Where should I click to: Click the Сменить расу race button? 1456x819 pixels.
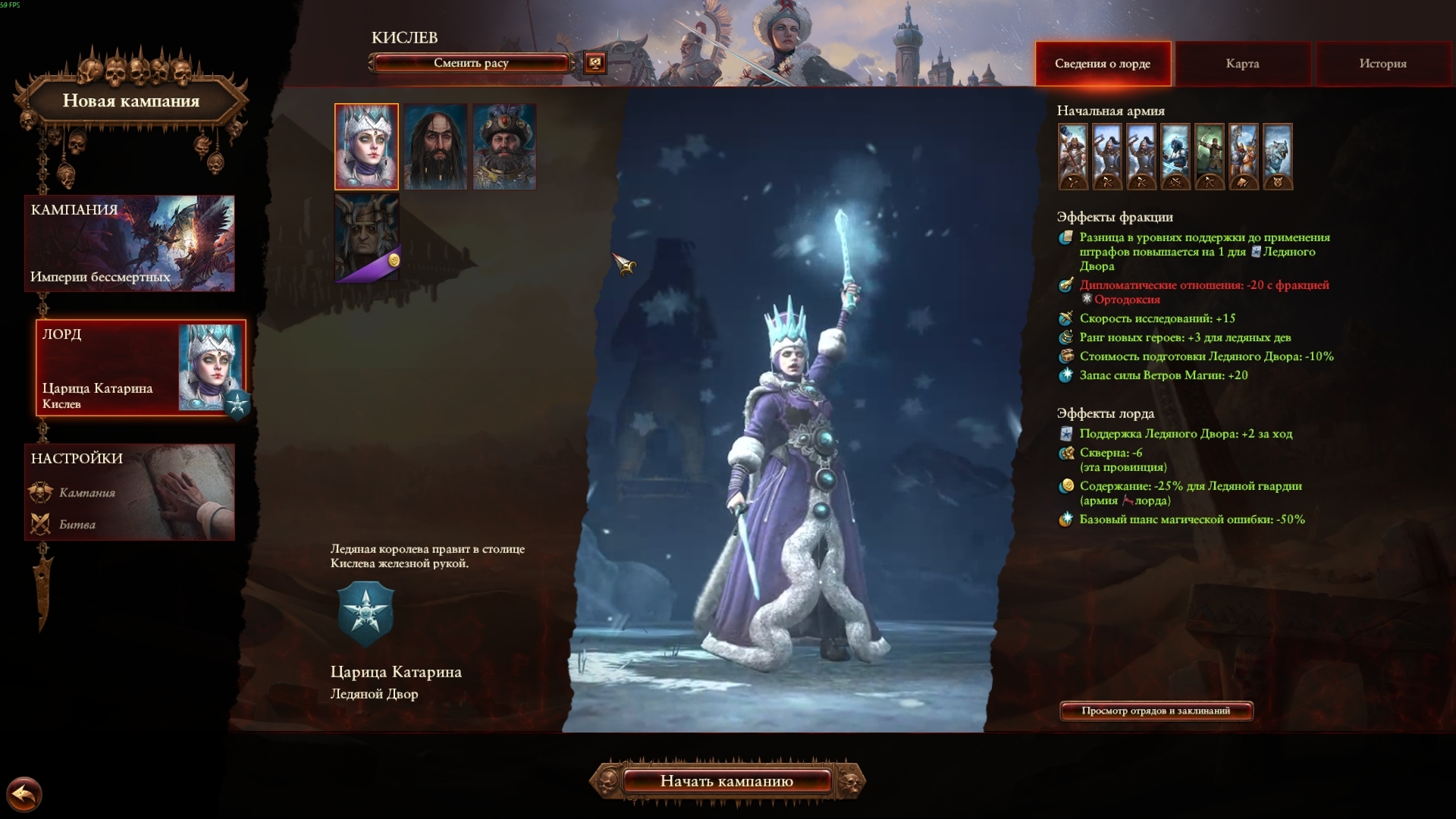coord(470,63)
